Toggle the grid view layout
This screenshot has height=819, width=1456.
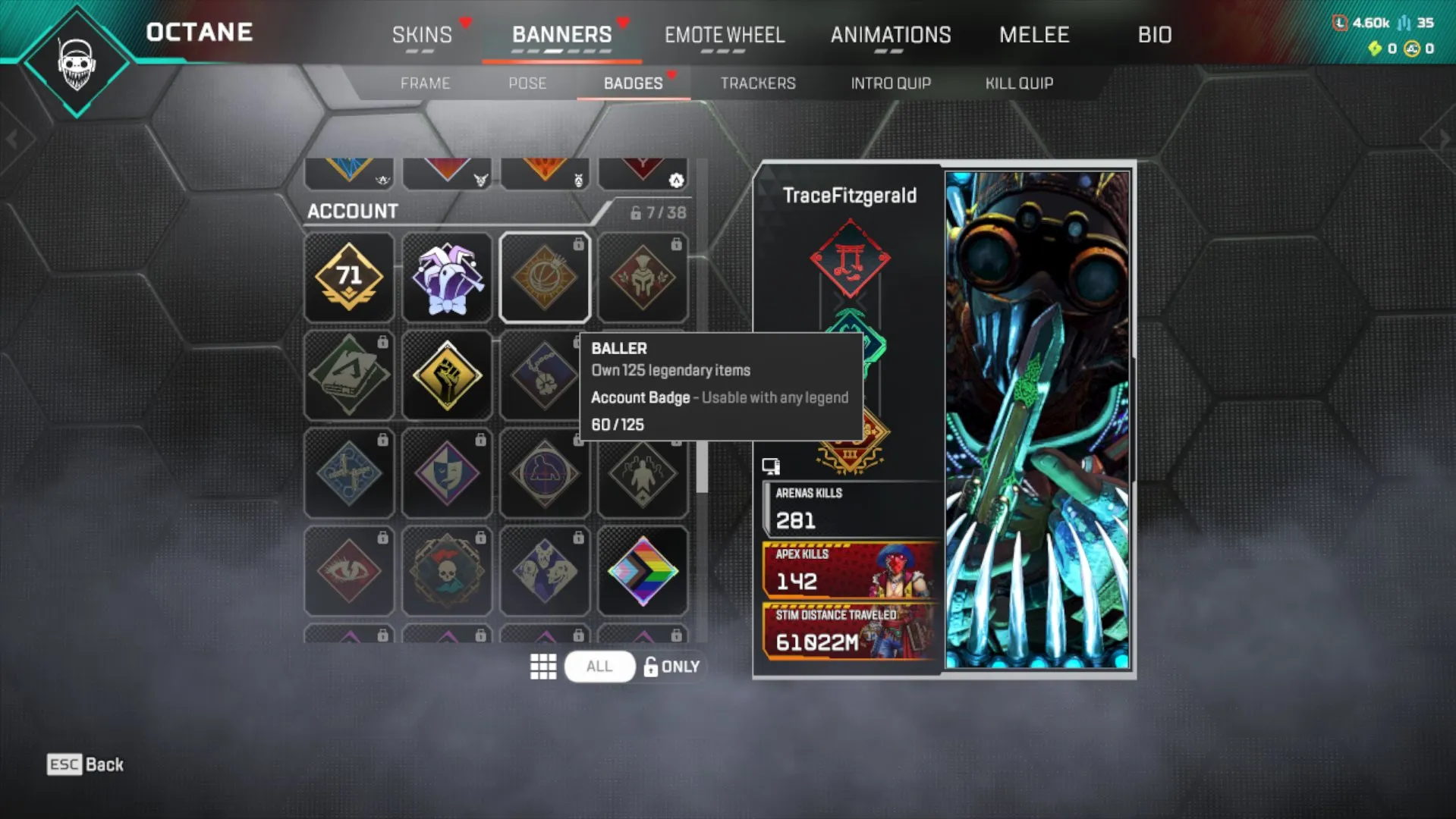(543, 667)
